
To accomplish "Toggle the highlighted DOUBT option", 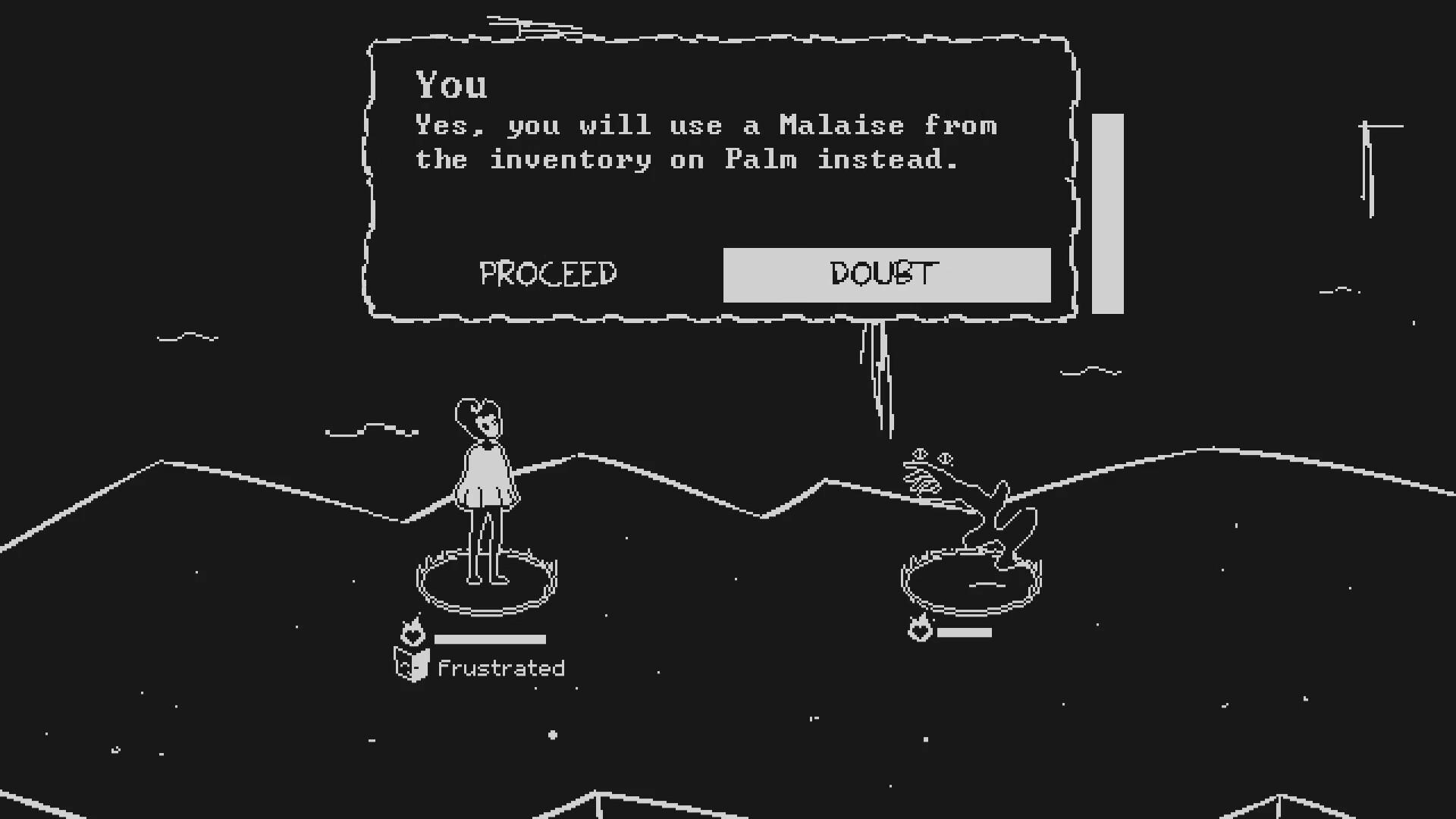I will click(x=886, y=275).
